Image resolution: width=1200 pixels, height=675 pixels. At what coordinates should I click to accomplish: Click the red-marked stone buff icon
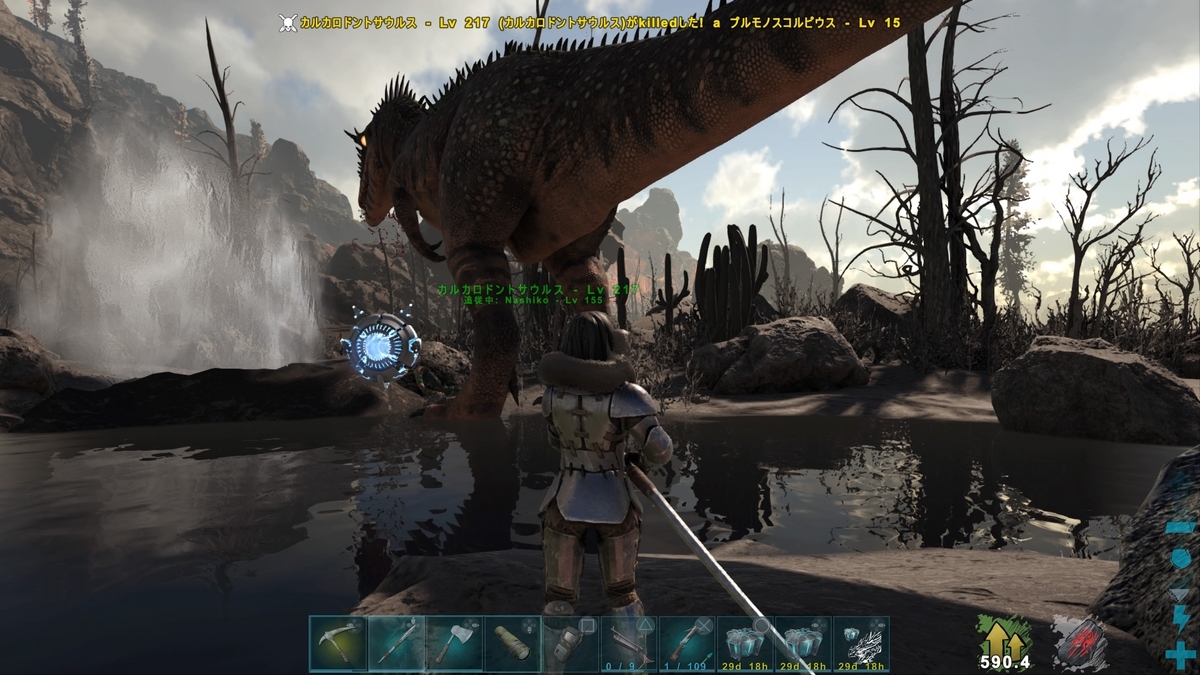[x=1078, y=640]
